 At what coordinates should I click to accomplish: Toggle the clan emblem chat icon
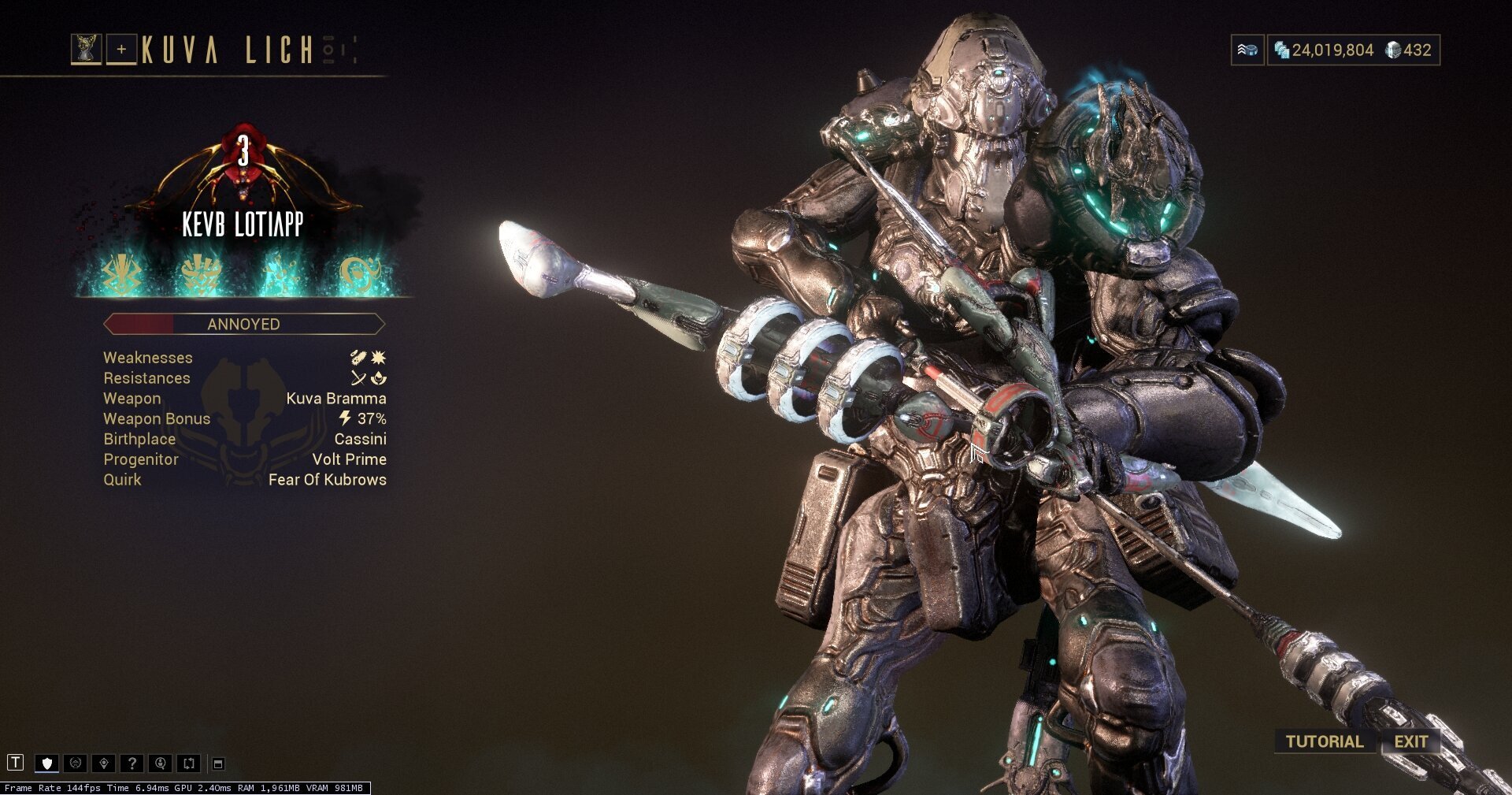75,763
